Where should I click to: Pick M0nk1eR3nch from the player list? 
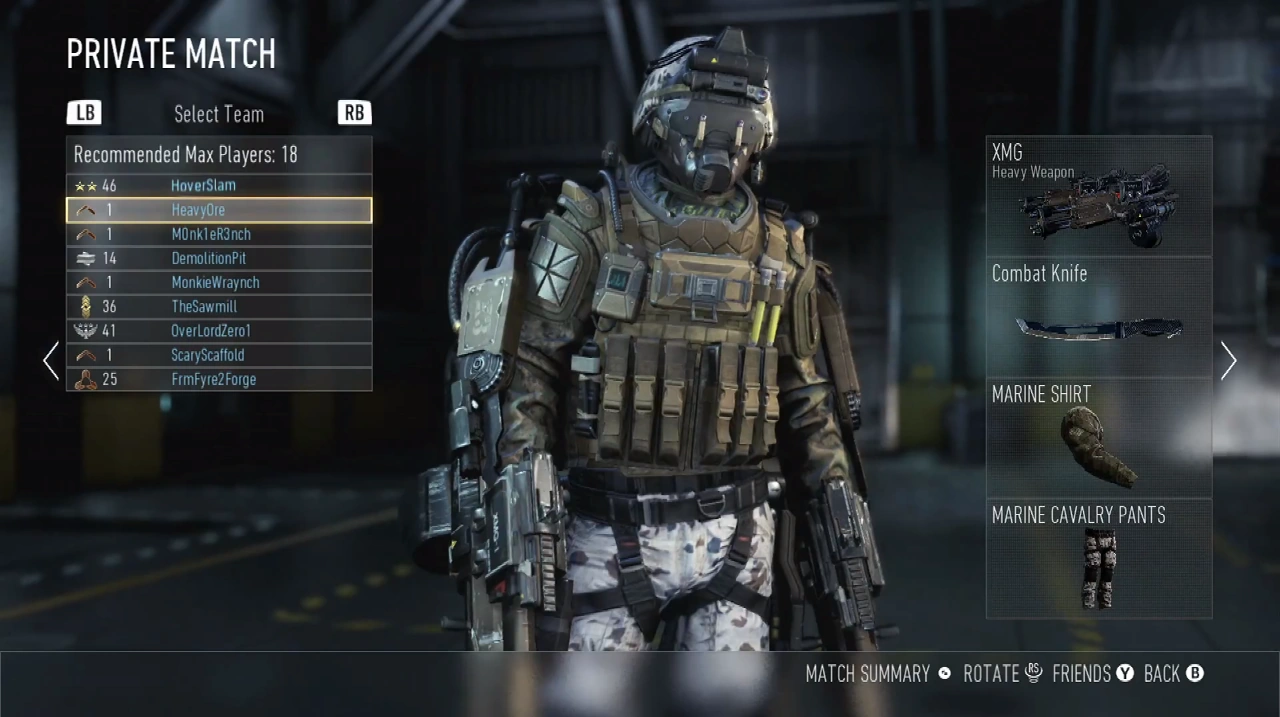(219, 234)
